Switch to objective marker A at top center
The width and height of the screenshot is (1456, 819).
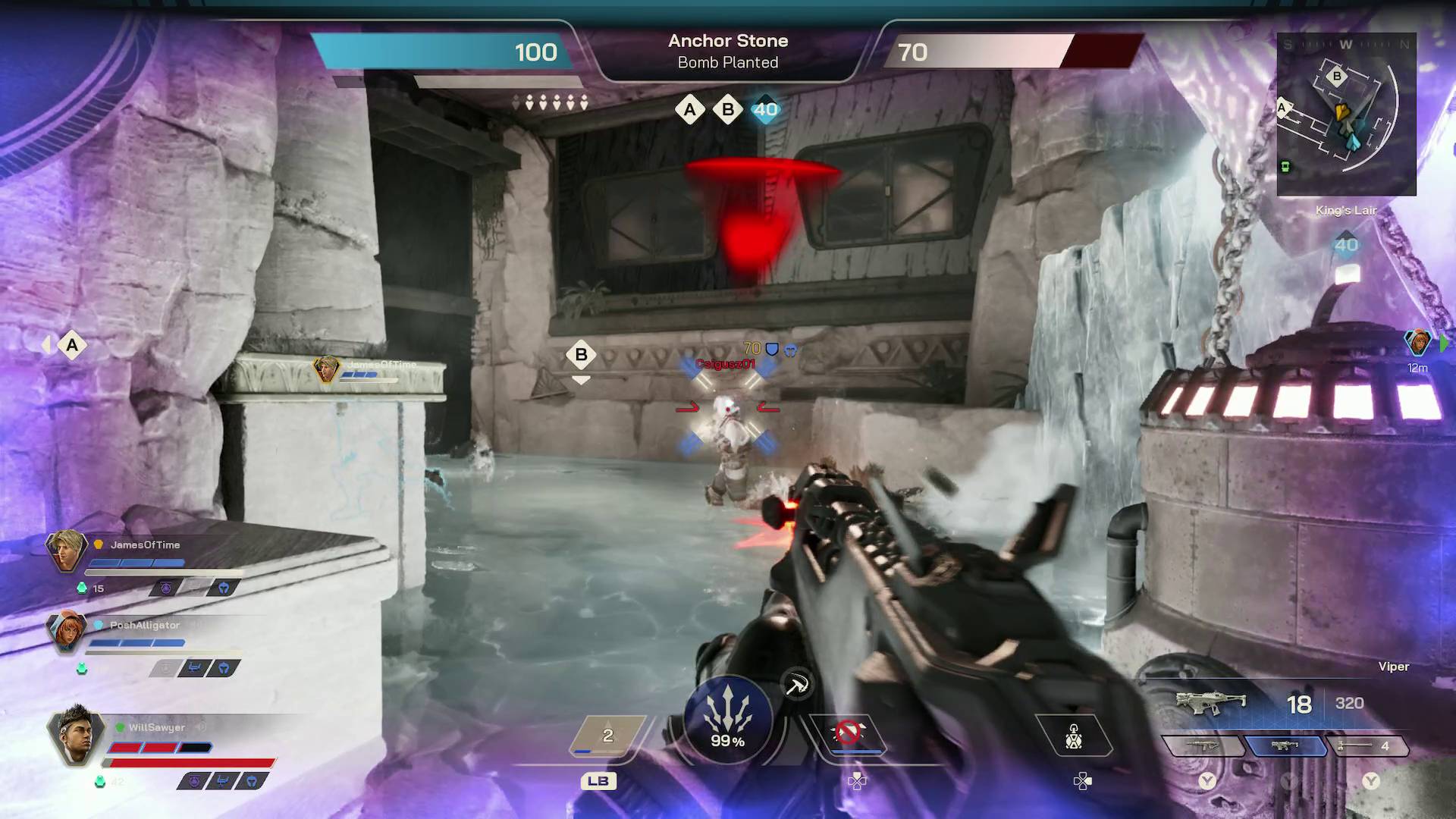point(689,109)
